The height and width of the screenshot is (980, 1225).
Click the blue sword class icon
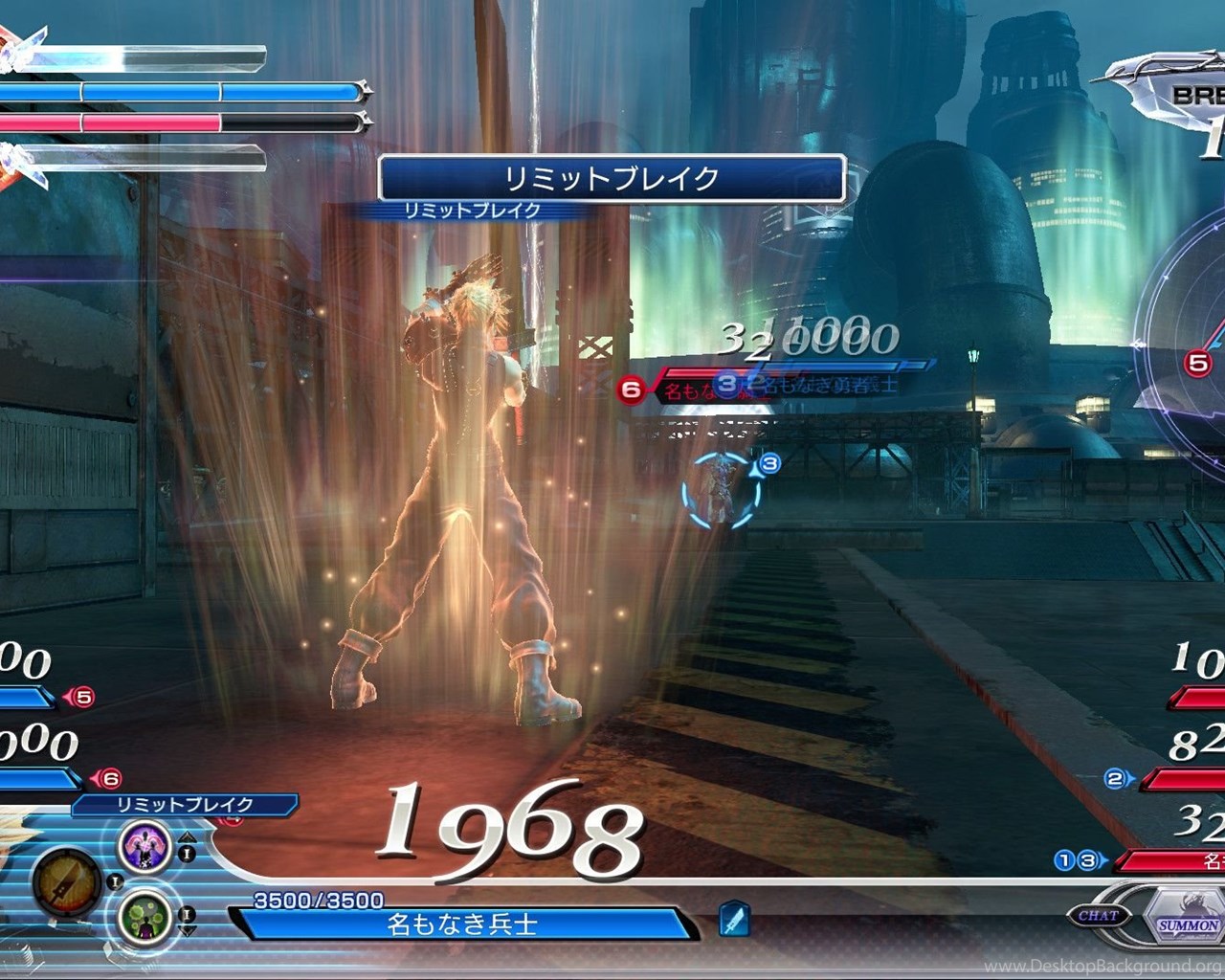[x=733, y=920]
